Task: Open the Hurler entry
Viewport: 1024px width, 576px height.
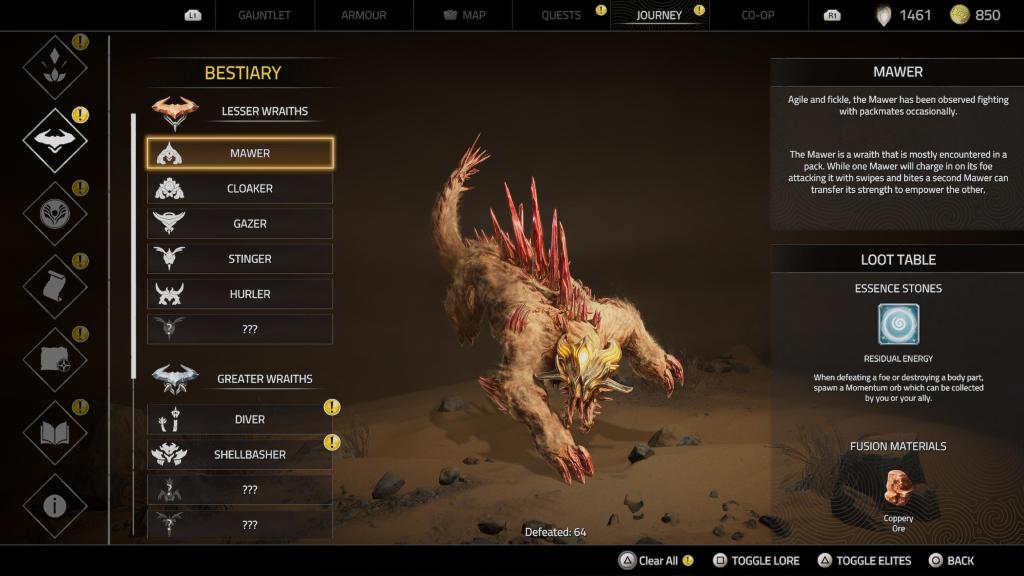Action: tap(240, 294)
